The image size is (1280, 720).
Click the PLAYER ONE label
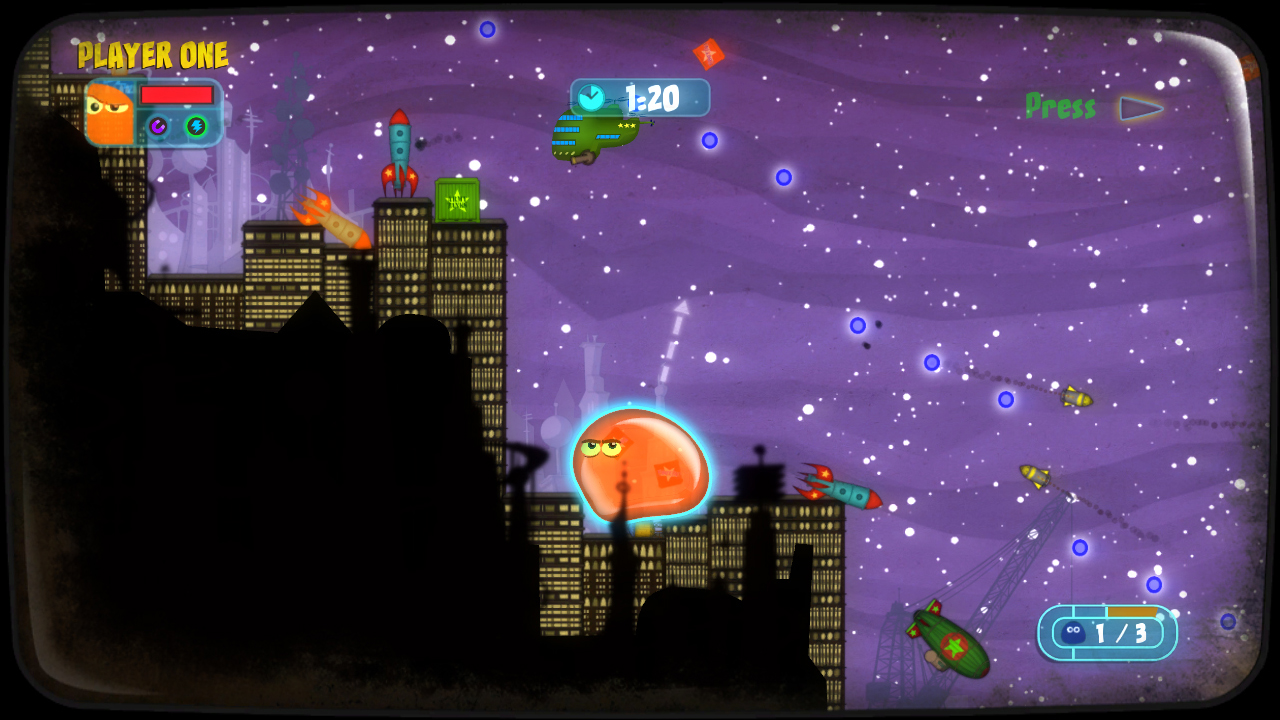coord(154,55)
